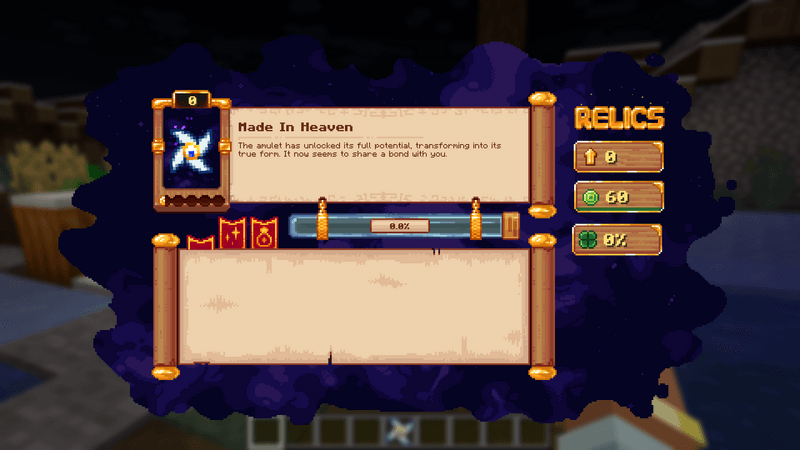
Task: Select the sparkle stars red banner tab
Action: (x=233, y=233)
